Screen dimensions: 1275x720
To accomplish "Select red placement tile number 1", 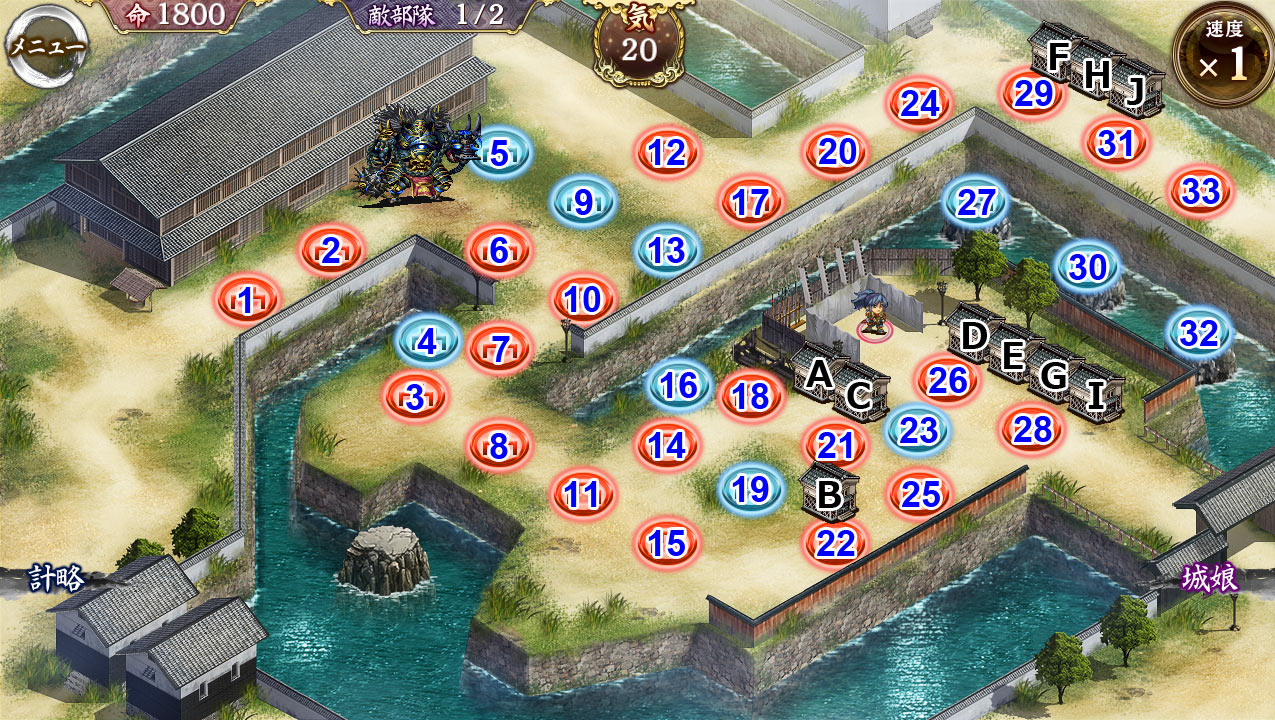I will tap(246, 299).
